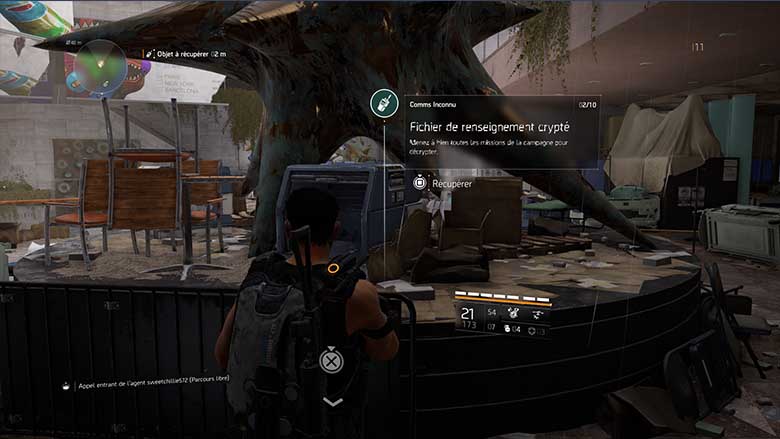Click the Comms Inconnu collectible icon
The height and width of the screenshot is (439, 780).
click(381, 102)
